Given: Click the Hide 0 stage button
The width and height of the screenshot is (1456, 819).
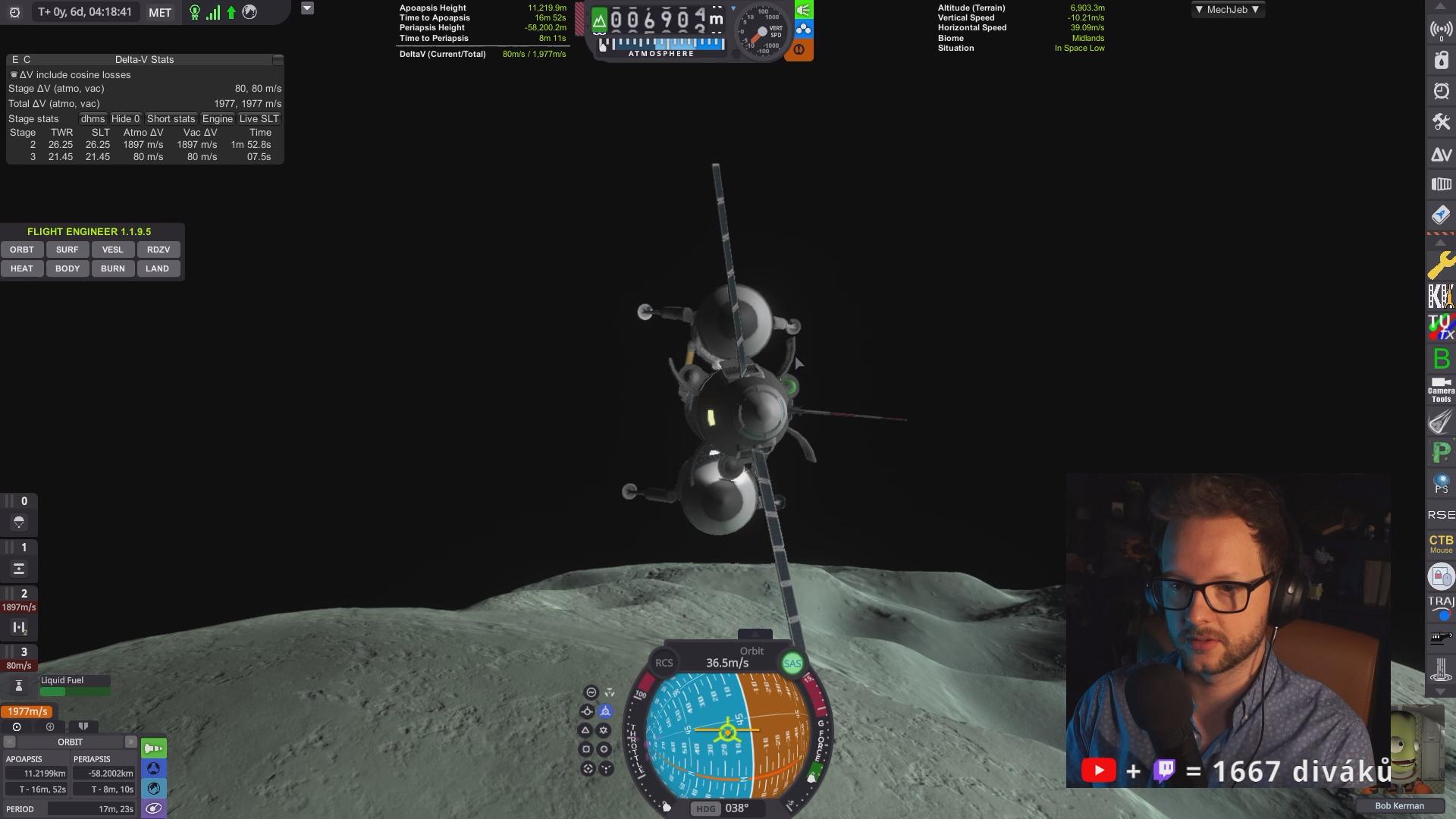Looking at the screenshot, I should 125,119.
